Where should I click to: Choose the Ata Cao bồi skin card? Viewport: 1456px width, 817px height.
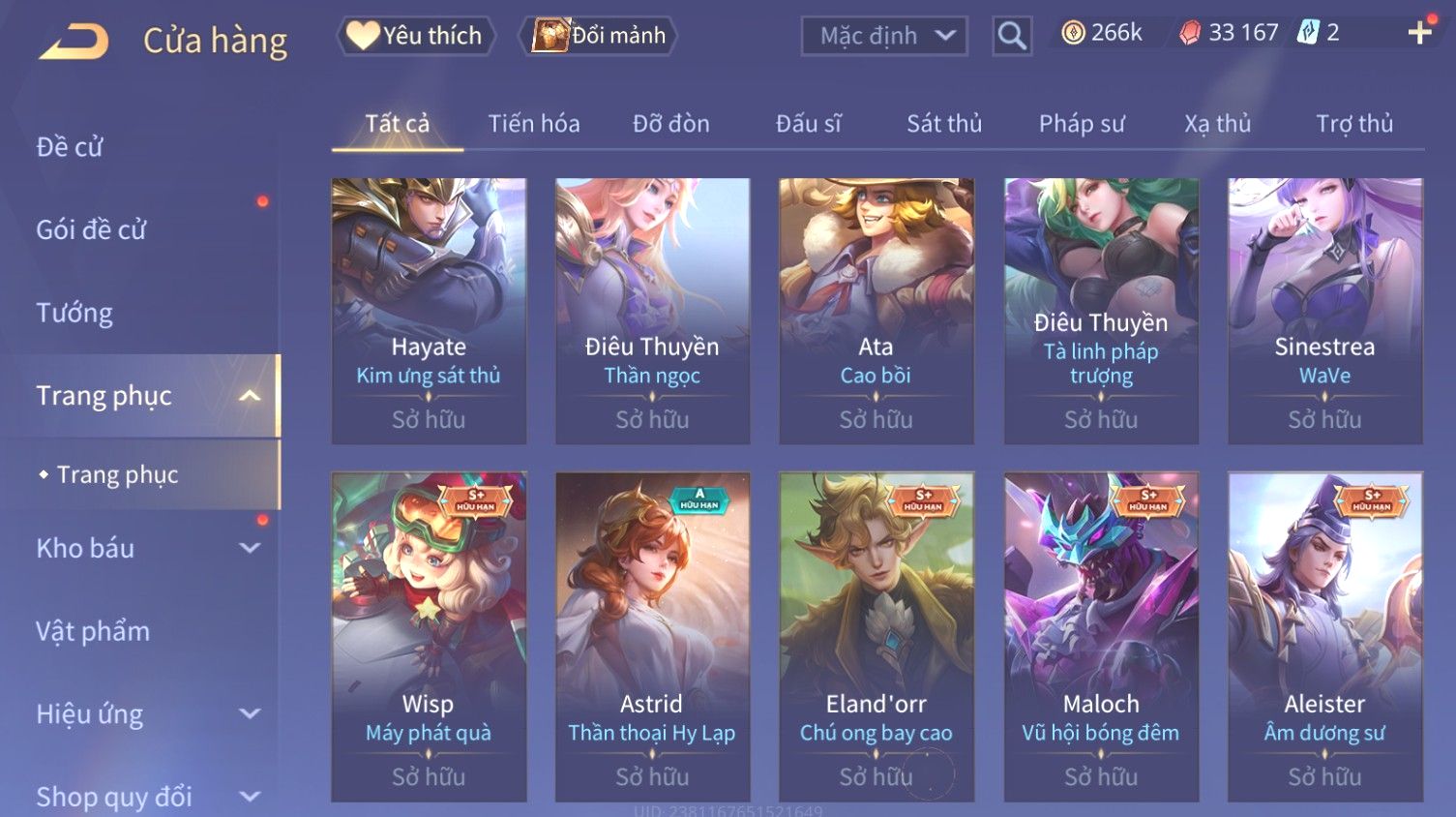coord(877,310)
